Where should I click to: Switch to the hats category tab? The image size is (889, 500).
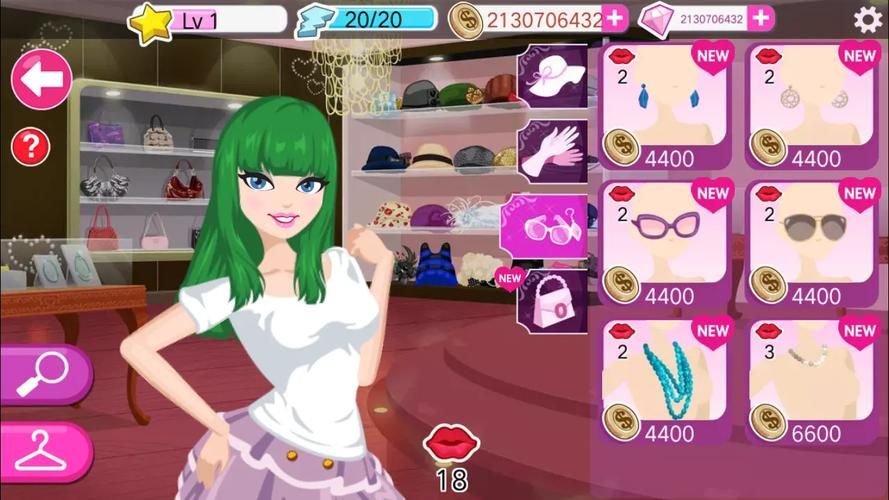tap(552, 80)
